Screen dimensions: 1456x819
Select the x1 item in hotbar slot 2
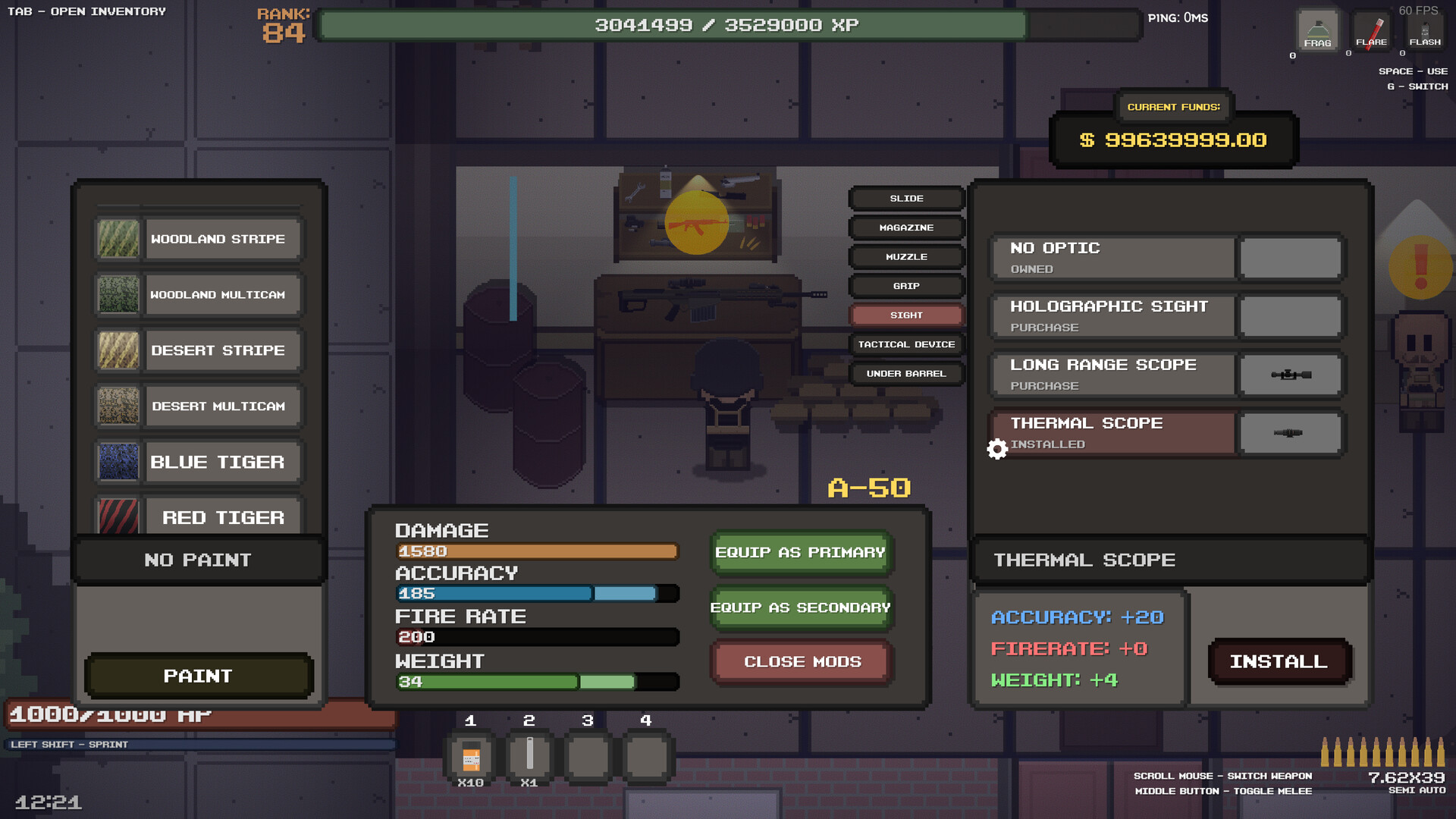pyautogui.click(x=529, y=757)
